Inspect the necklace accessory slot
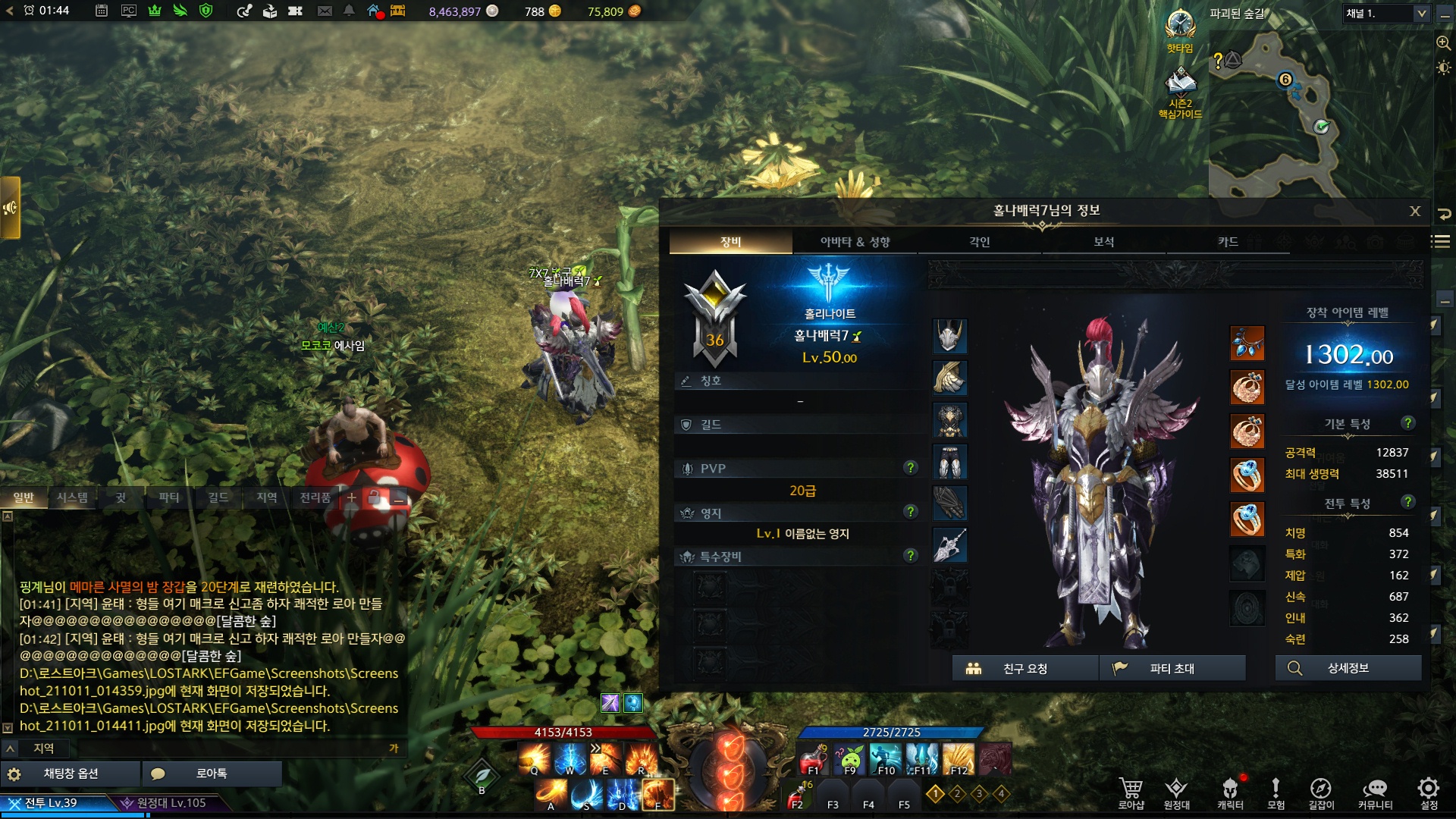 point(1247,344)
